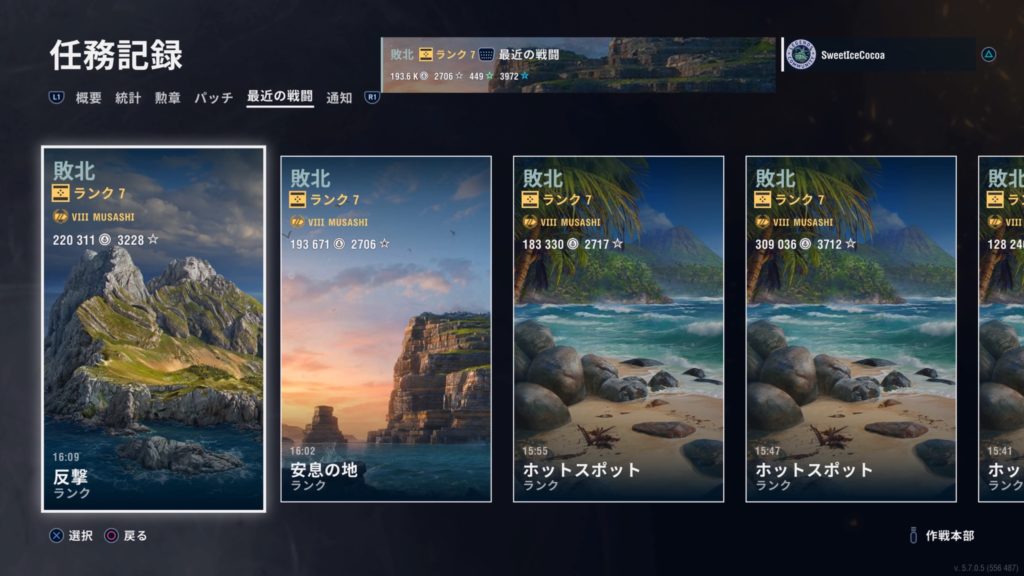Open the 最近の戦闘 tab
The height and width of the screenshot is (576, 1024).
point(280,98)
